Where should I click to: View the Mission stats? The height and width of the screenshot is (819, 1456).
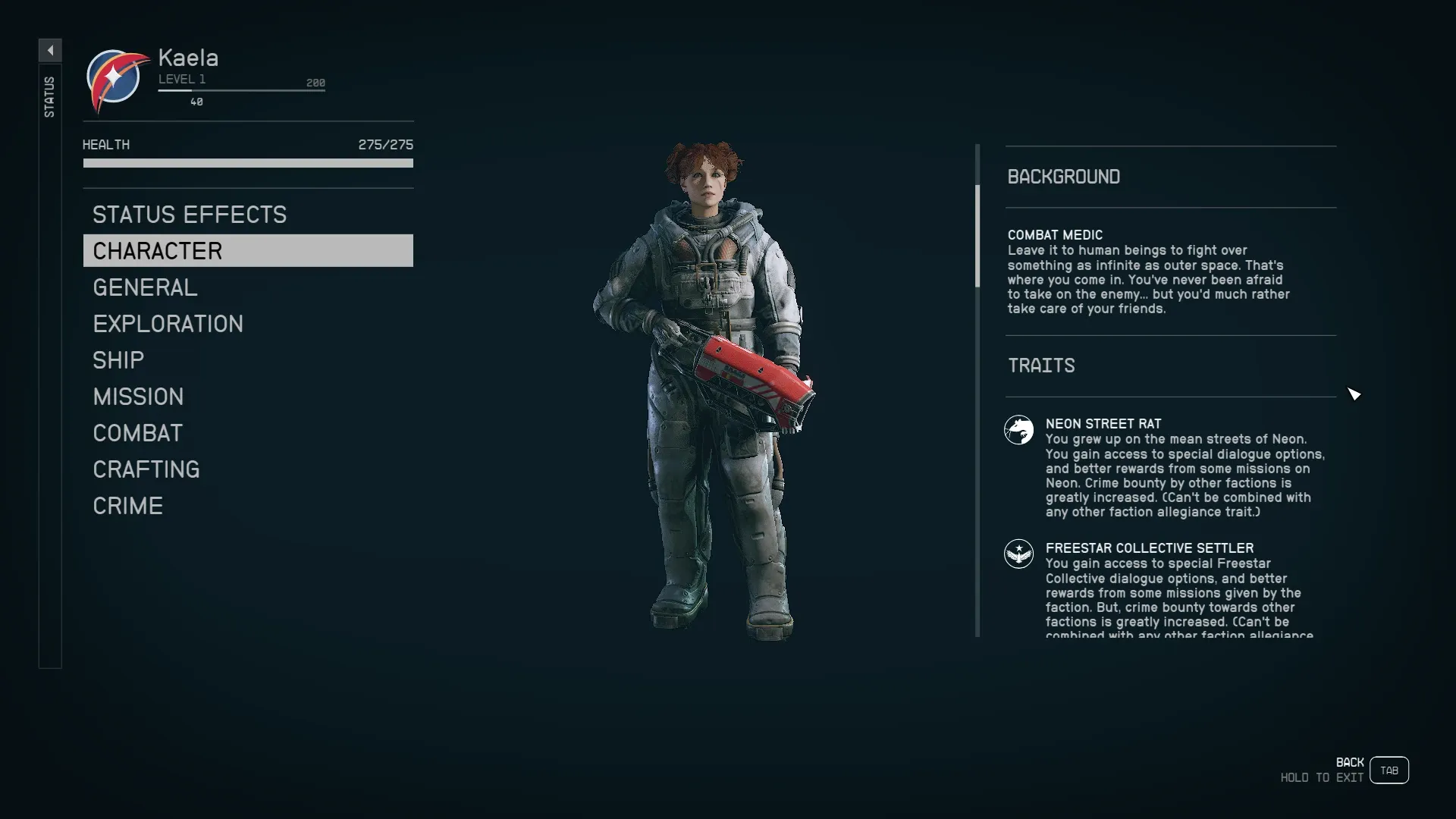(x=138, y=397)
